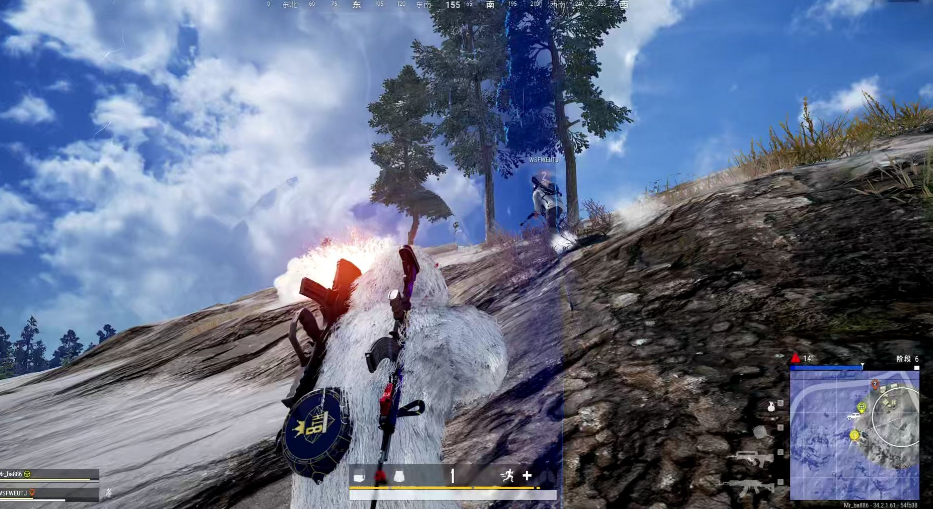Click the white vehicle icon on minimap
The width and height of the screenshot is (933, 509).
point(854,415)
